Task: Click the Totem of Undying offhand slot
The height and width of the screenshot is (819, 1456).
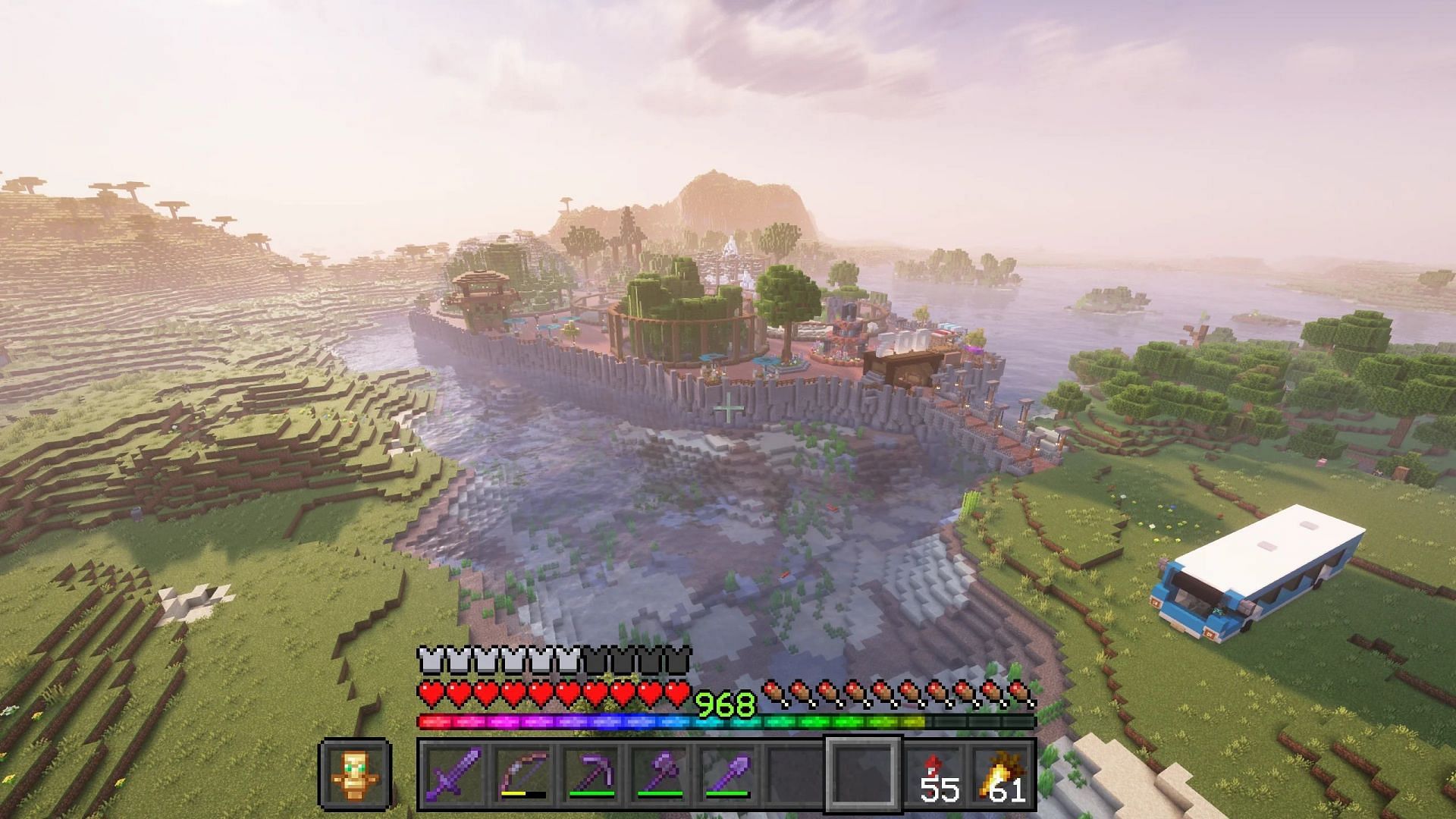Action: pyautogui.click(x=355, y=773)
